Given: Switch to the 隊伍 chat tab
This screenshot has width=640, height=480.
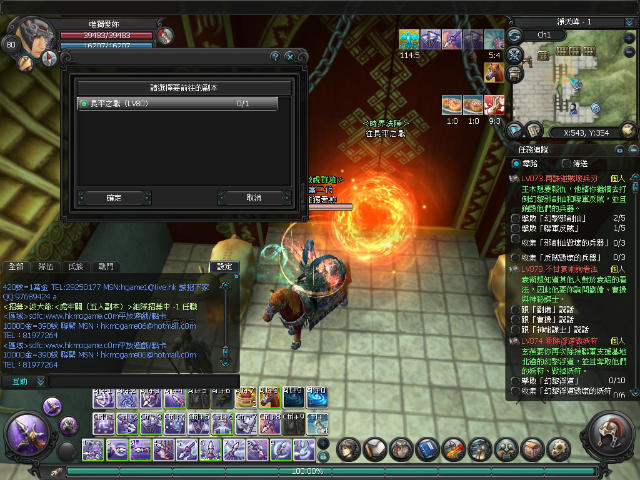Looking at the screenshot, I should click(x=46, y=267).
